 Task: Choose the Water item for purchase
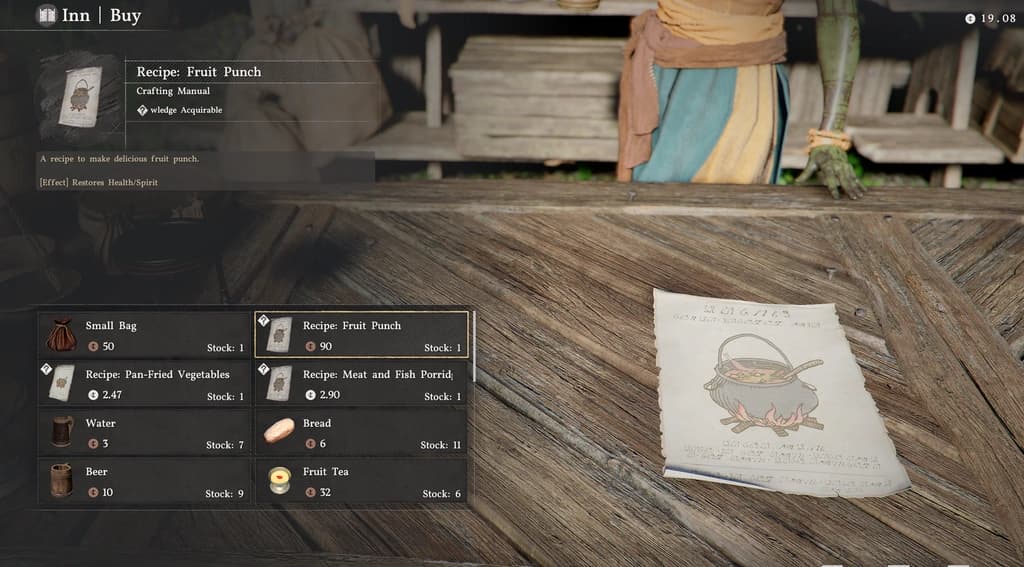pos(145,432)
